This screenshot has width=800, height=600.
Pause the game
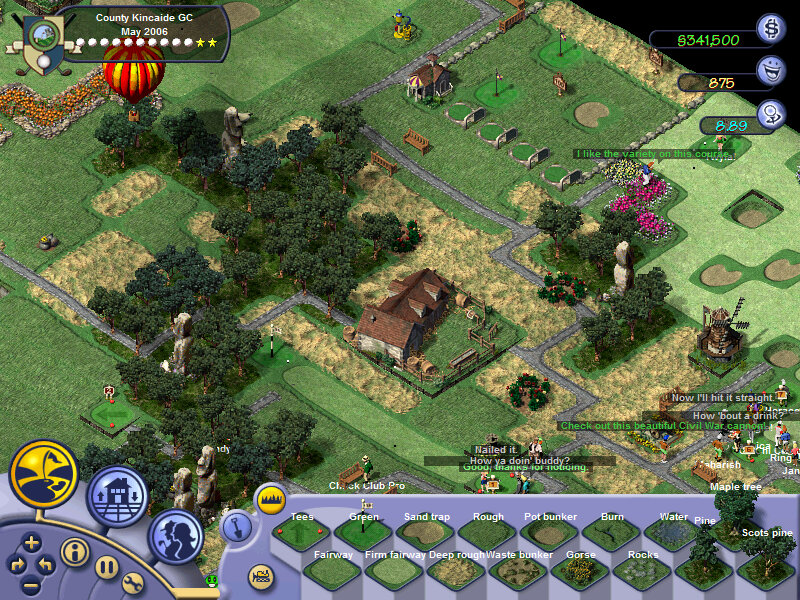click(x=107, y=566)
